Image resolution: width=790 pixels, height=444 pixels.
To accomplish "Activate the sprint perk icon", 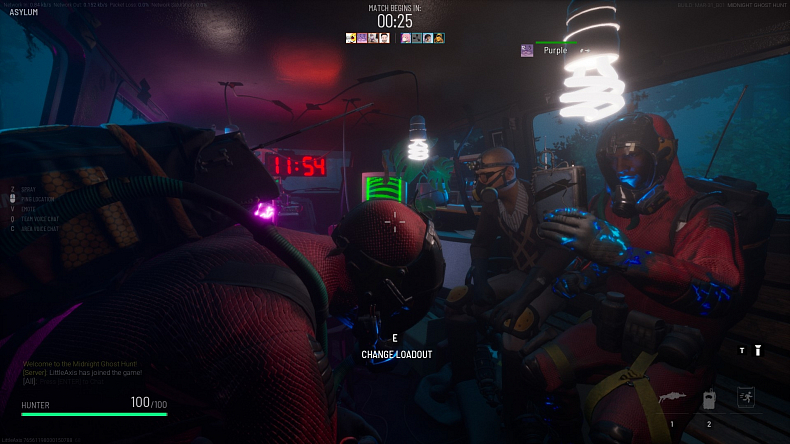I will [x=745, y=397].
